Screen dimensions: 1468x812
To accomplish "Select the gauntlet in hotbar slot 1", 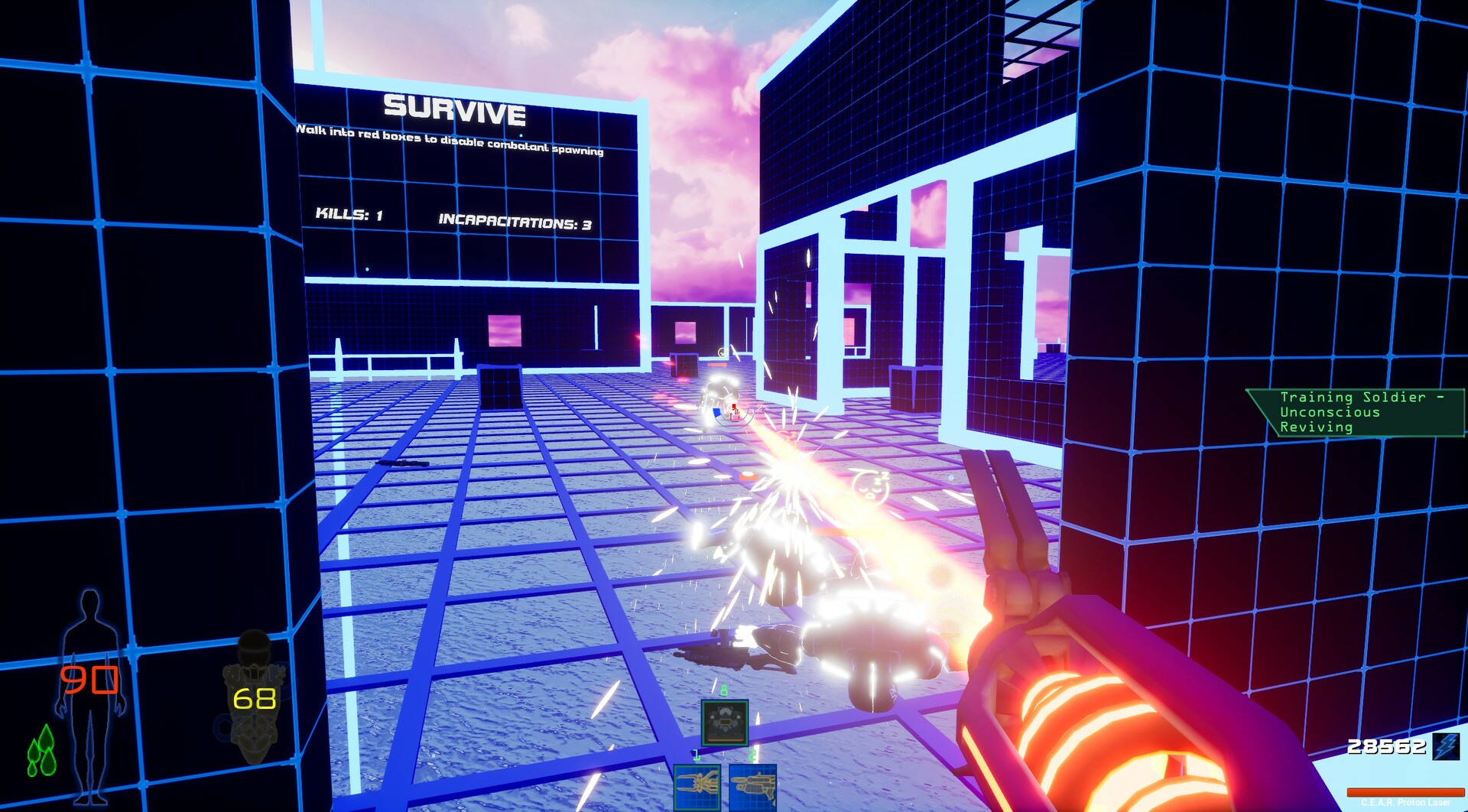I will [697, 788].
